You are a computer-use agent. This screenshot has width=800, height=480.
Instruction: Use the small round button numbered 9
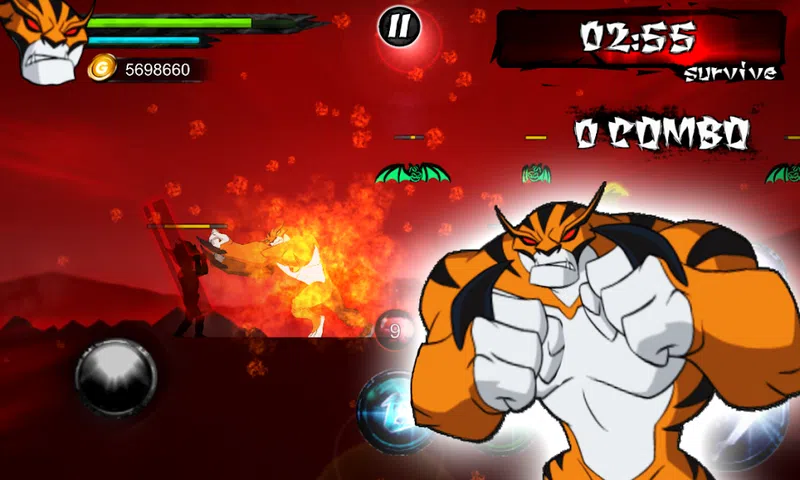click(x=394, y=328)
